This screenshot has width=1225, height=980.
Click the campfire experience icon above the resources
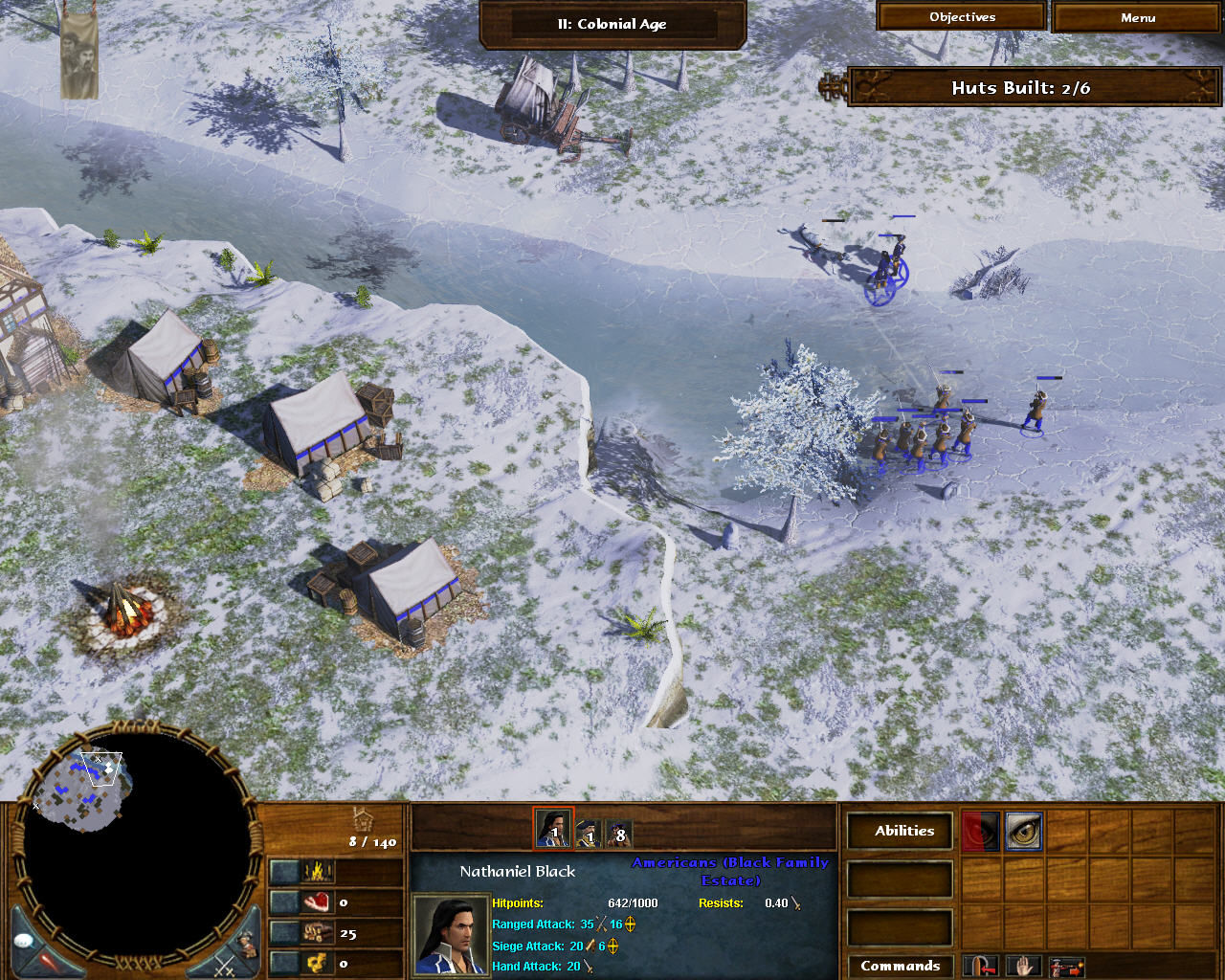pyautogui.click(x=317, y=872)
